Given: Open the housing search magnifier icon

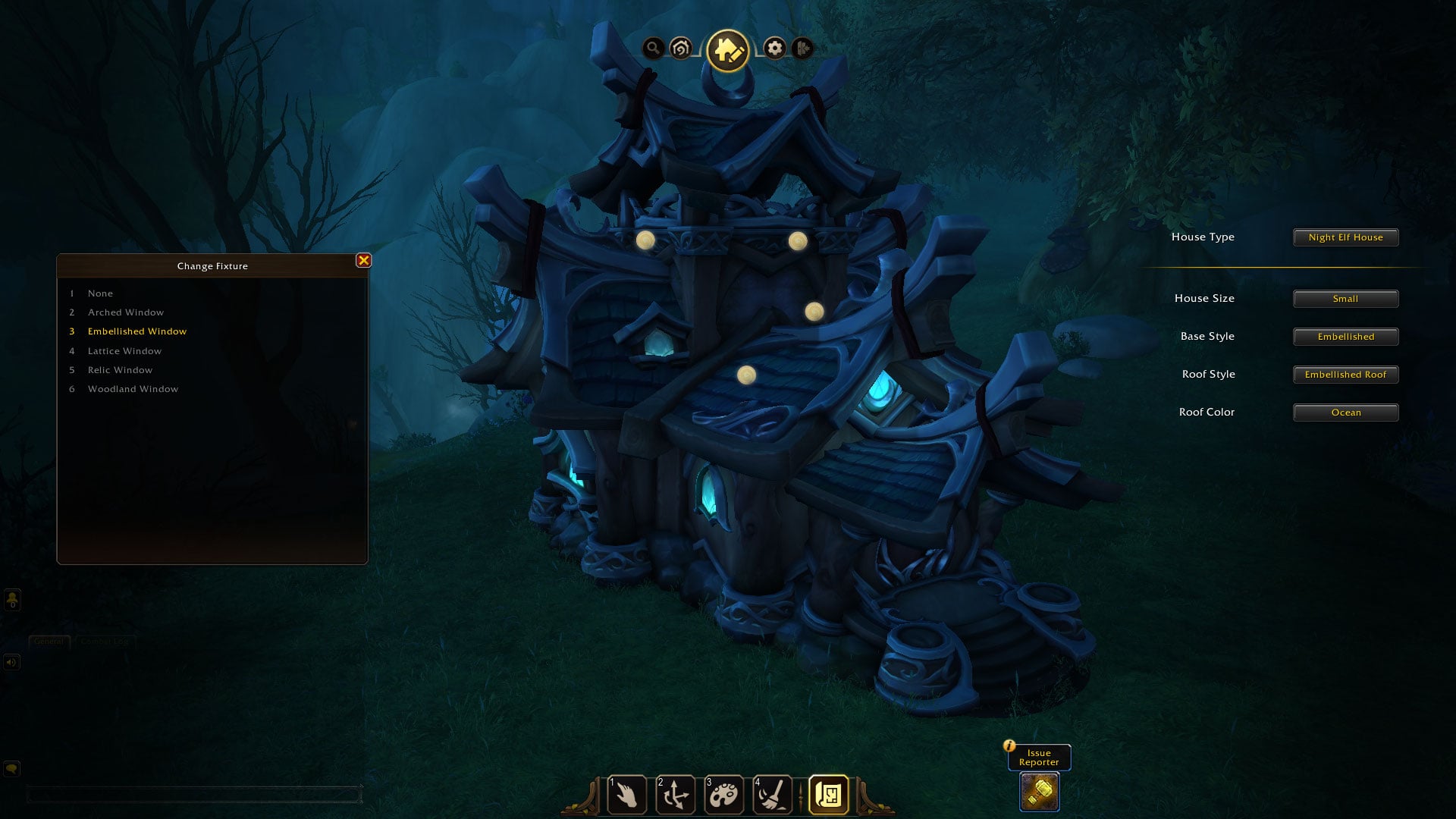Looking at the screenshot, I should tap(652, 49).
